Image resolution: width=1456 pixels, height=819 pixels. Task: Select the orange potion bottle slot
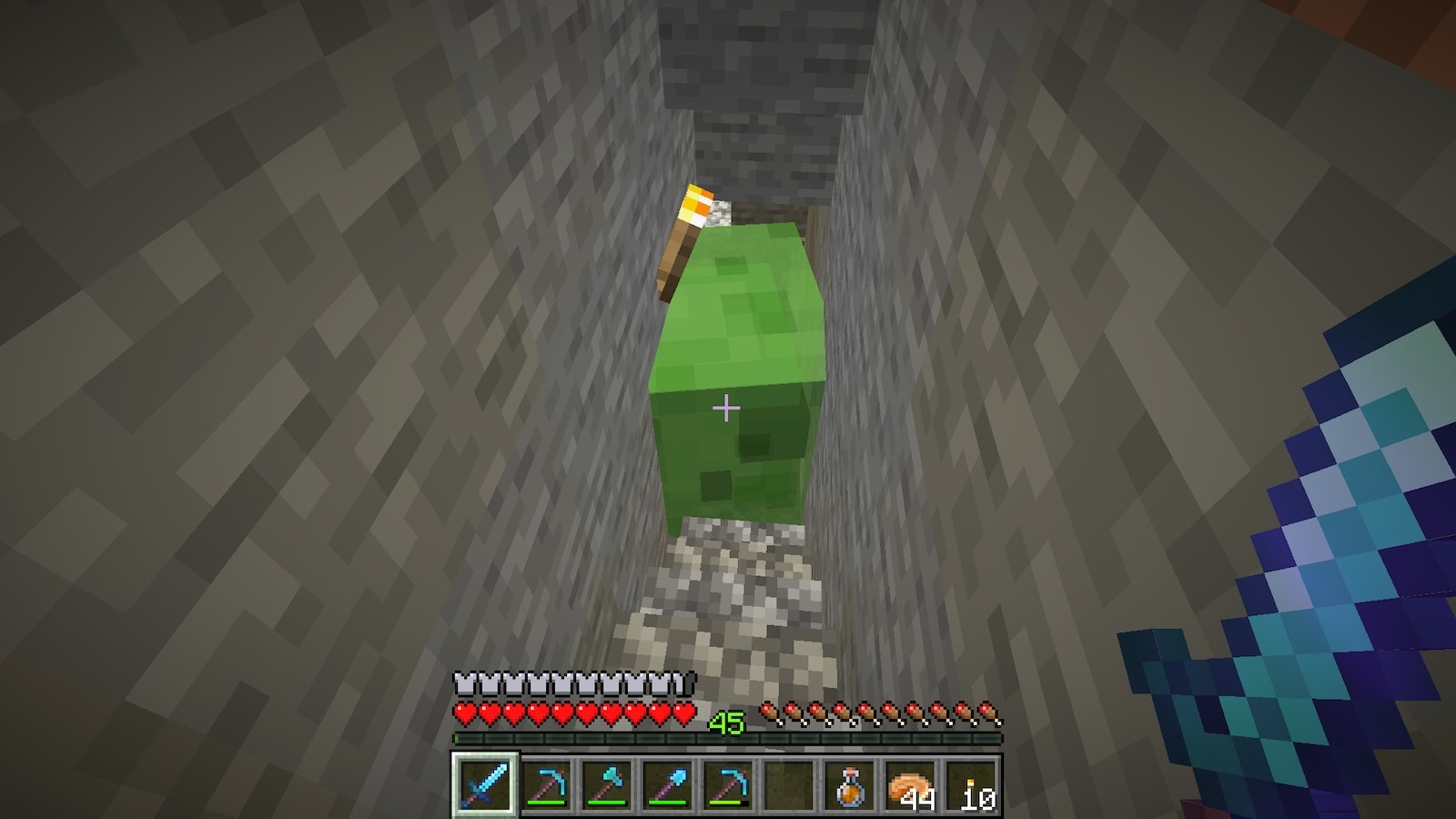851,784
